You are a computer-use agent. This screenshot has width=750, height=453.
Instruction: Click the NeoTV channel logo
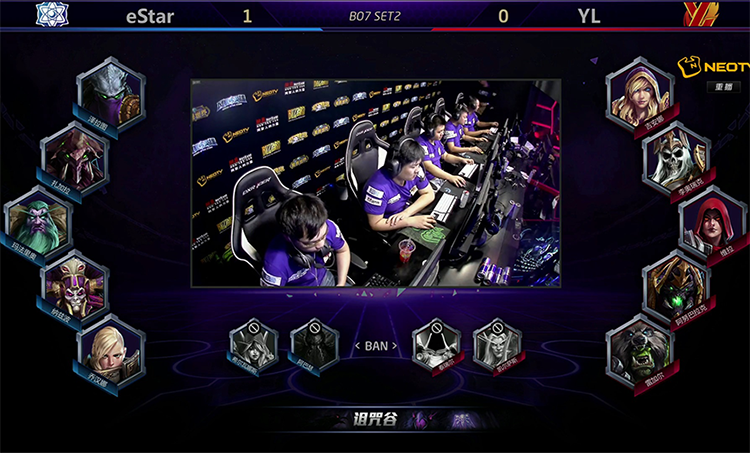712,67
